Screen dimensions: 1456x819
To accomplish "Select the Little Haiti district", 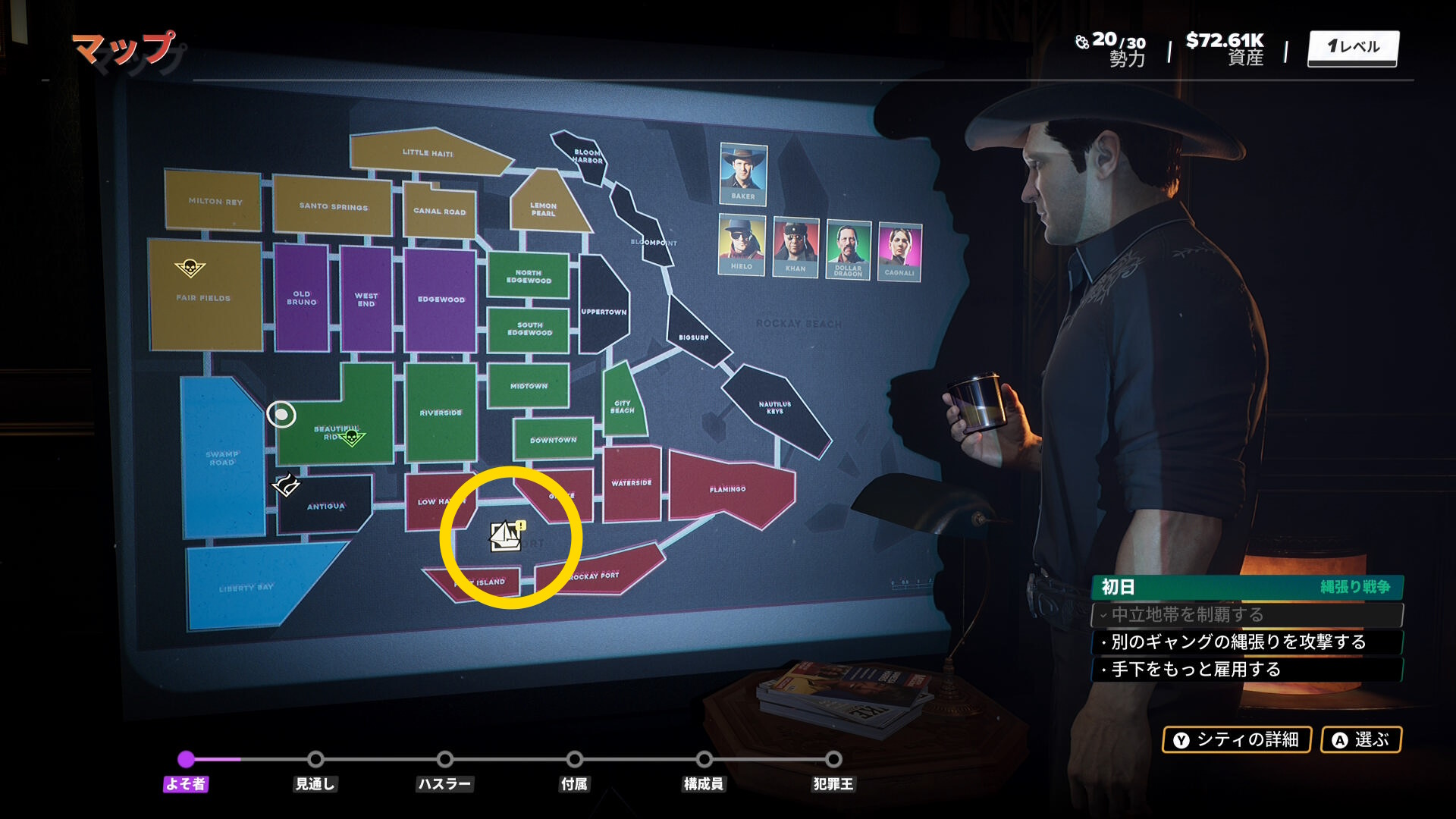I will coord(427,152).
